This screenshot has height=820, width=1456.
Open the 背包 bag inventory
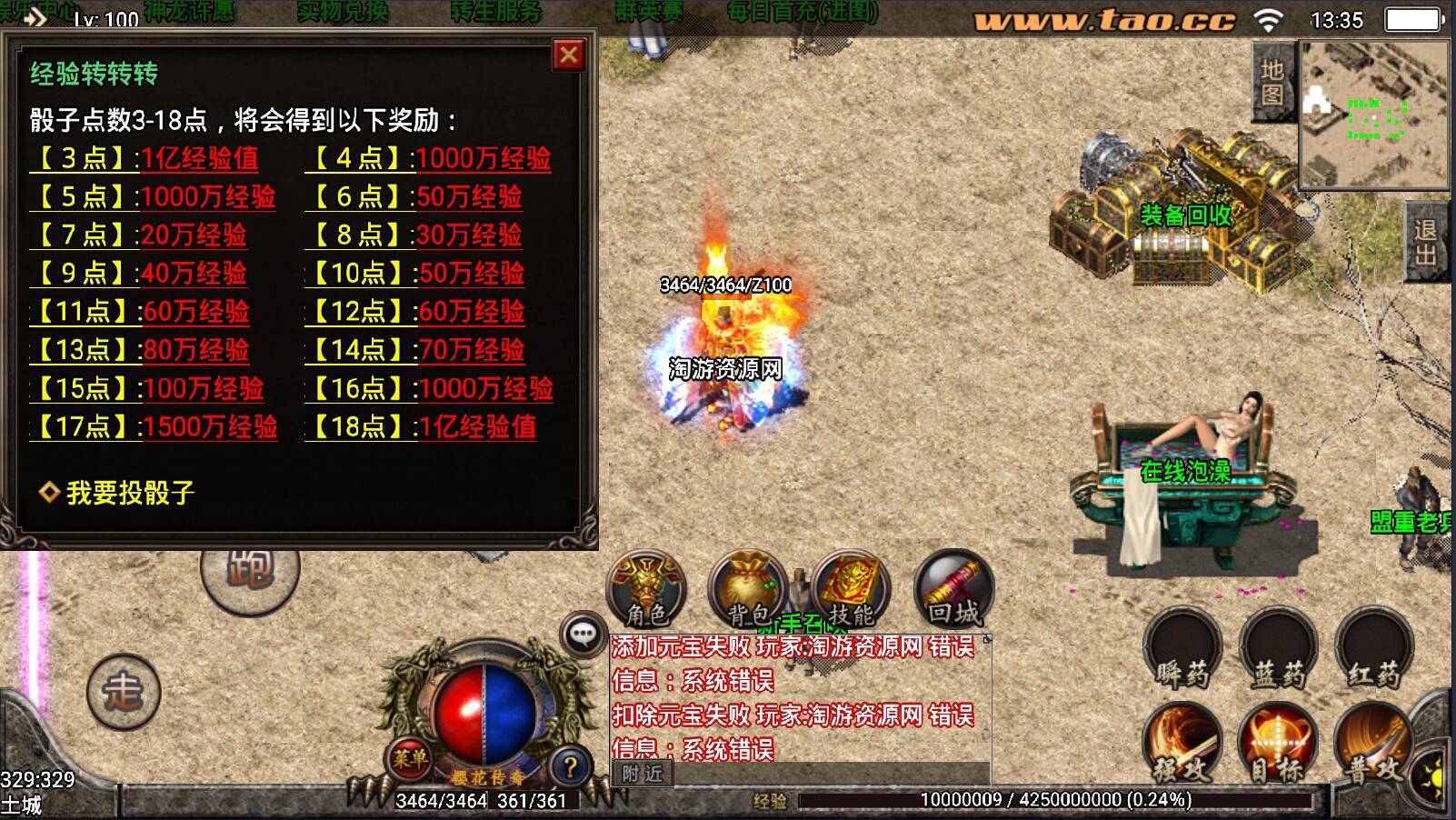(x=748, y=590)
